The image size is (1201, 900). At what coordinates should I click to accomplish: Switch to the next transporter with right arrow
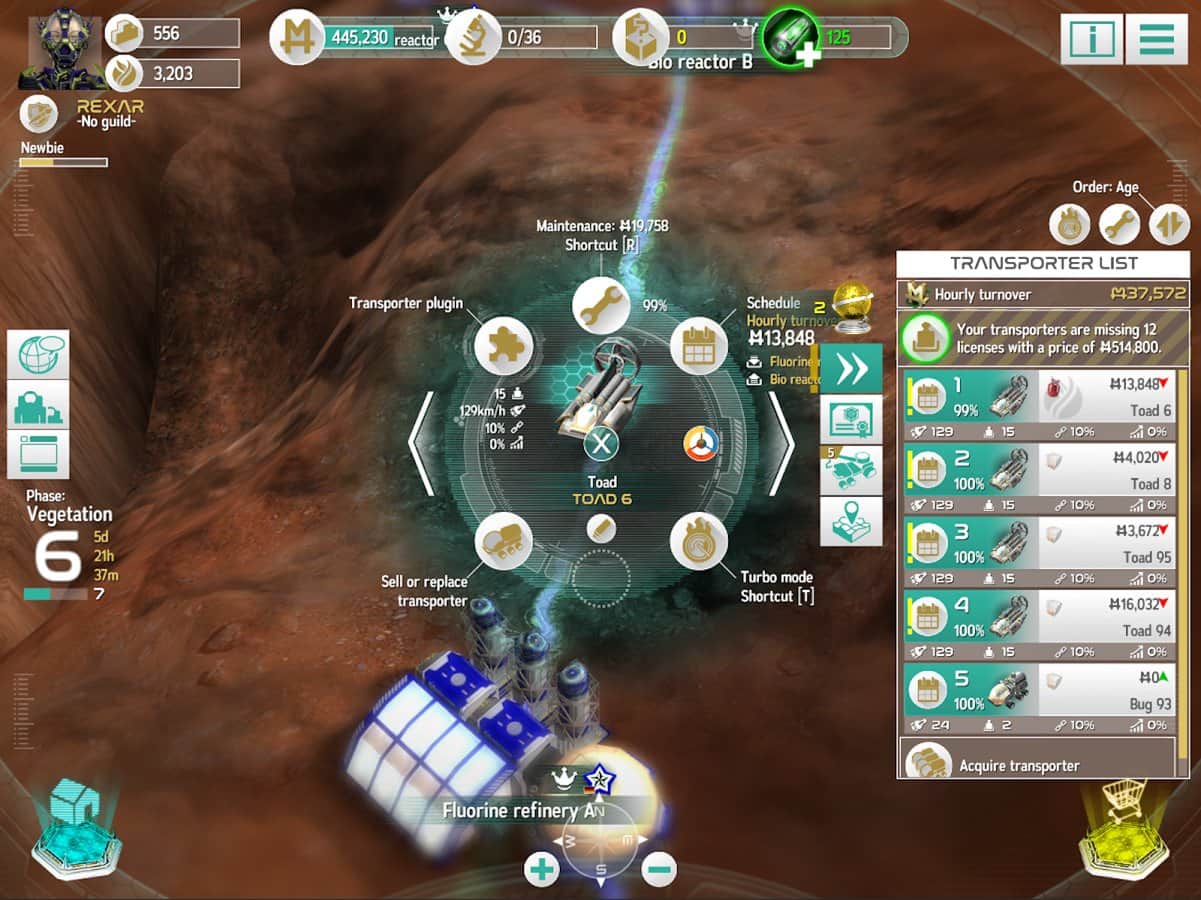[779, 443]
